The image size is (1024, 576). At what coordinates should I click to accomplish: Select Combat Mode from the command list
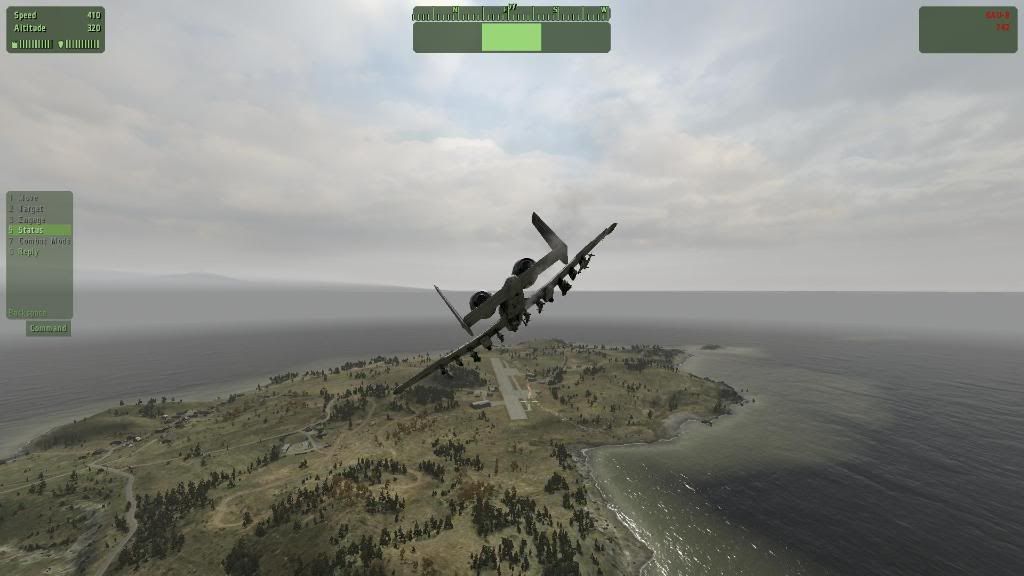click(x=44, y=241)
